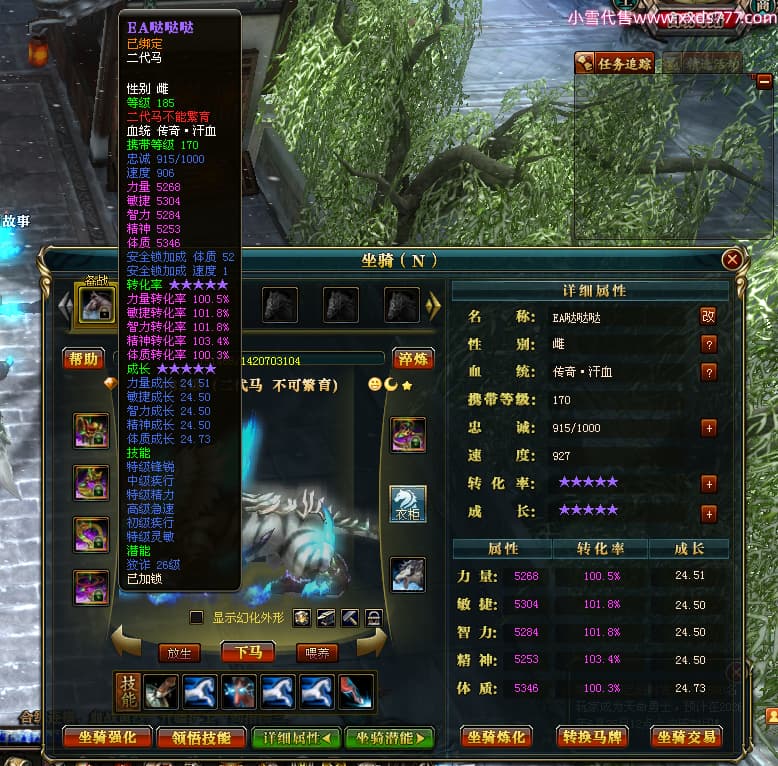Open the 淬炼 refine button

[412, 359]
